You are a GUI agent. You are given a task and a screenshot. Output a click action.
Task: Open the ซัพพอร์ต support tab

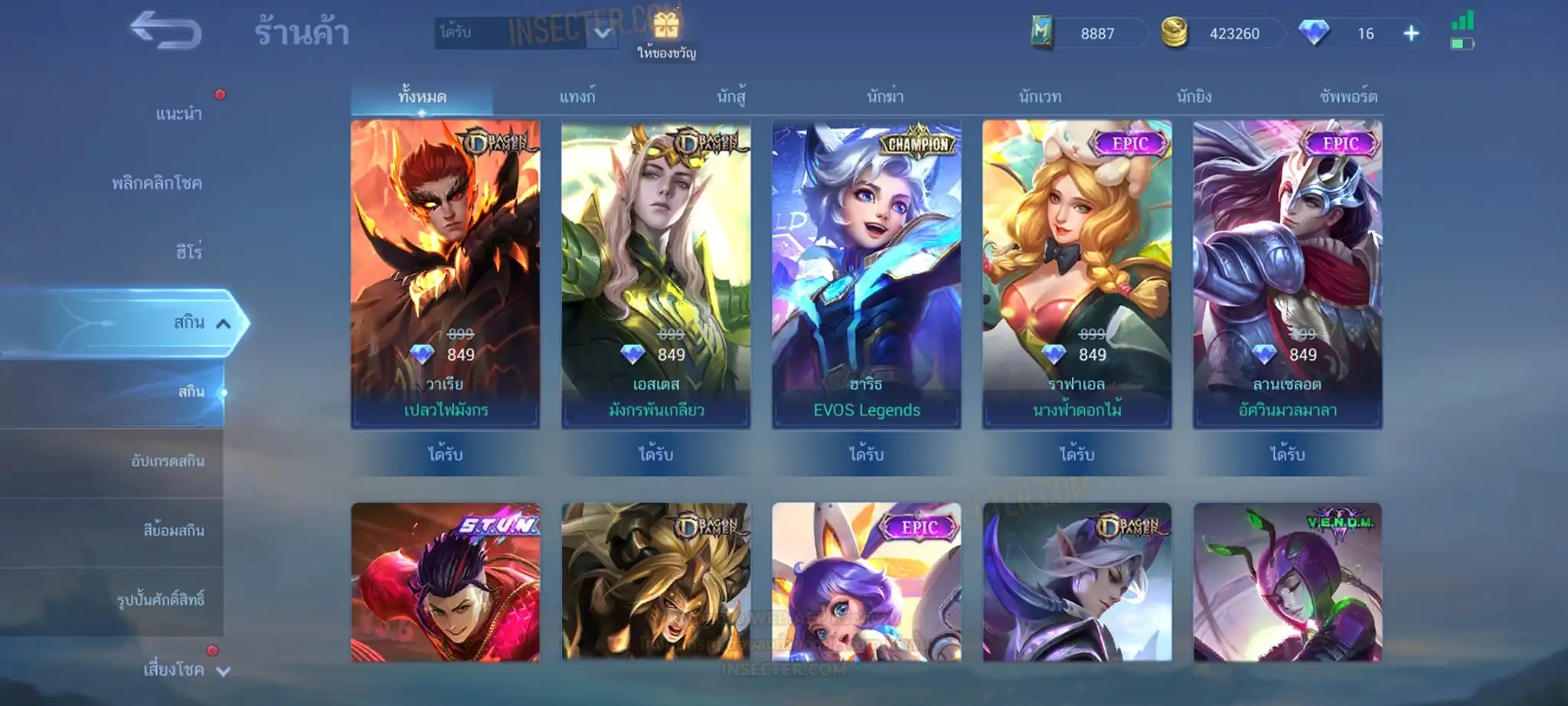[1348, 96]
